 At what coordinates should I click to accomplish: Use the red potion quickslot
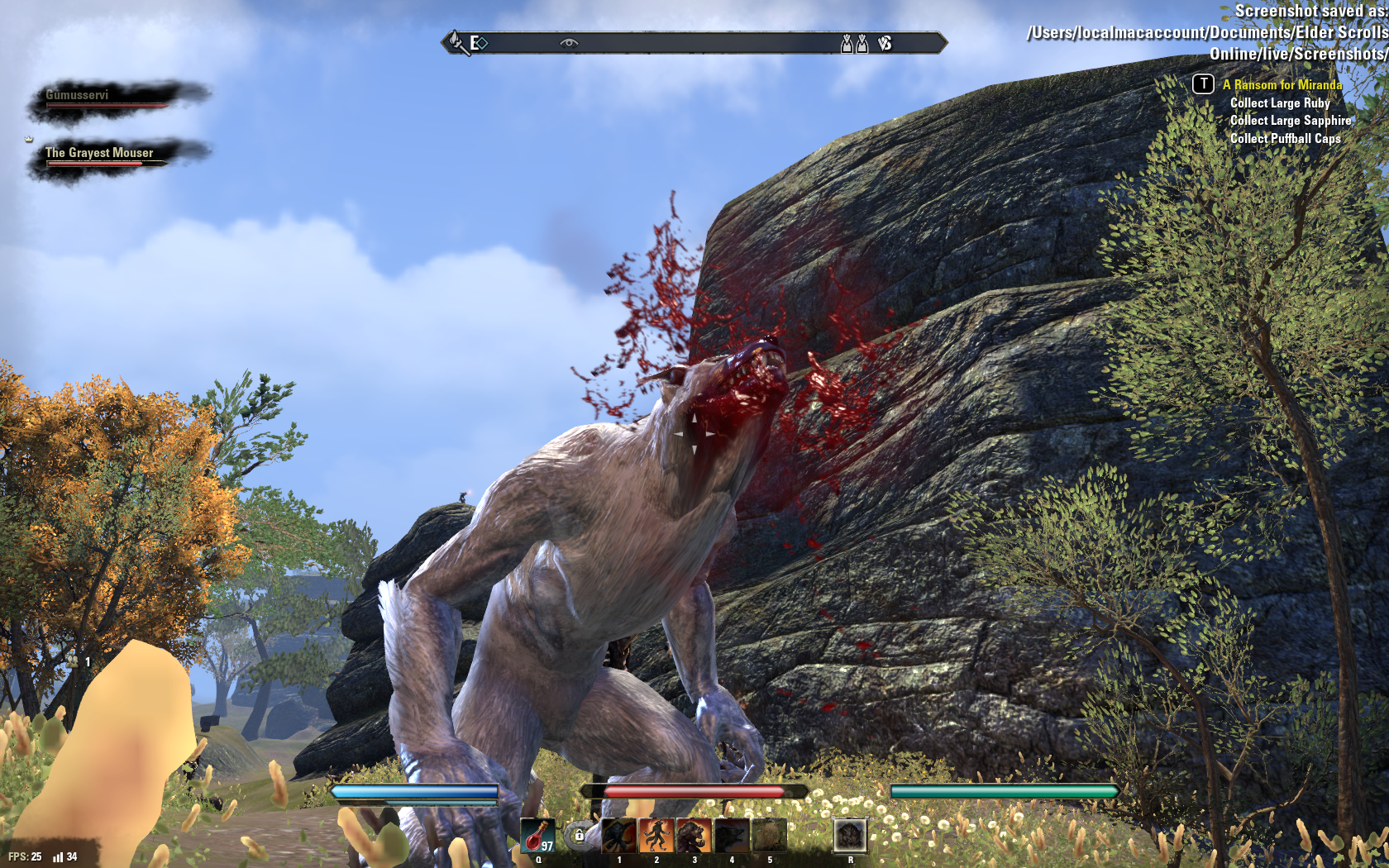pyautogui.click(x=537, y=836)
